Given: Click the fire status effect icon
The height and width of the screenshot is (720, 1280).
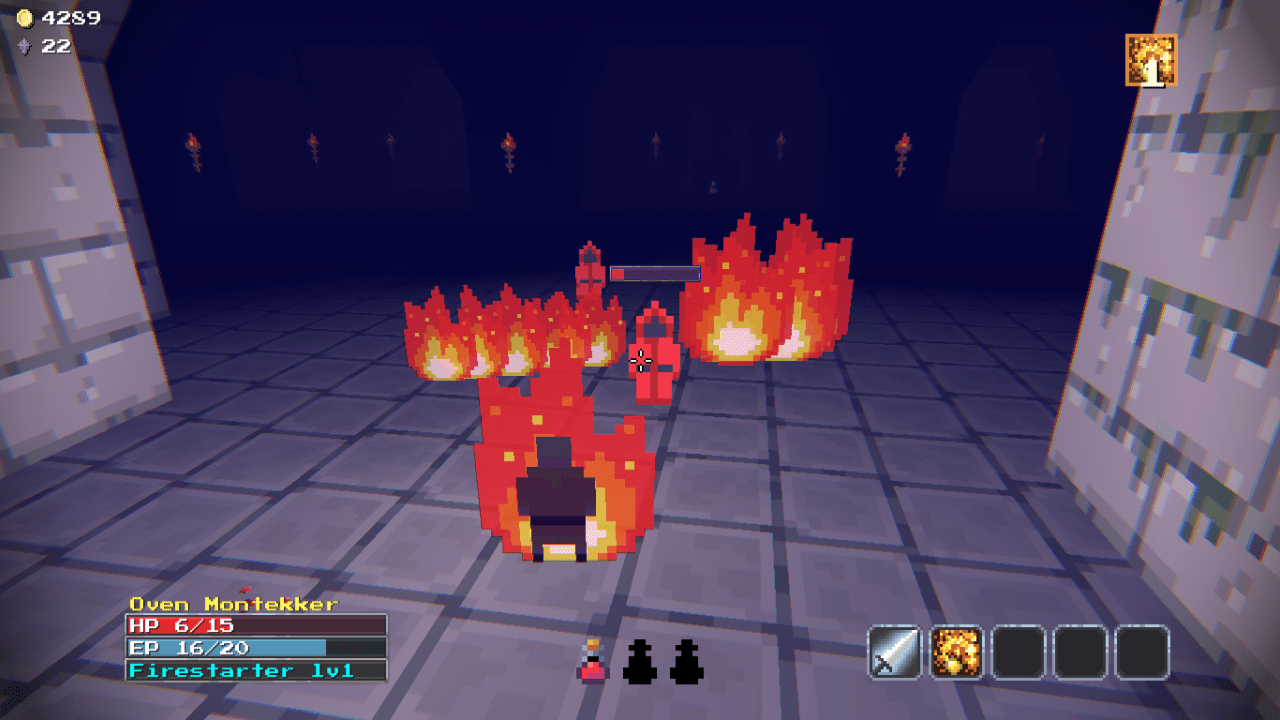Looking at the screenshot, I should [x=1151, y=60].
